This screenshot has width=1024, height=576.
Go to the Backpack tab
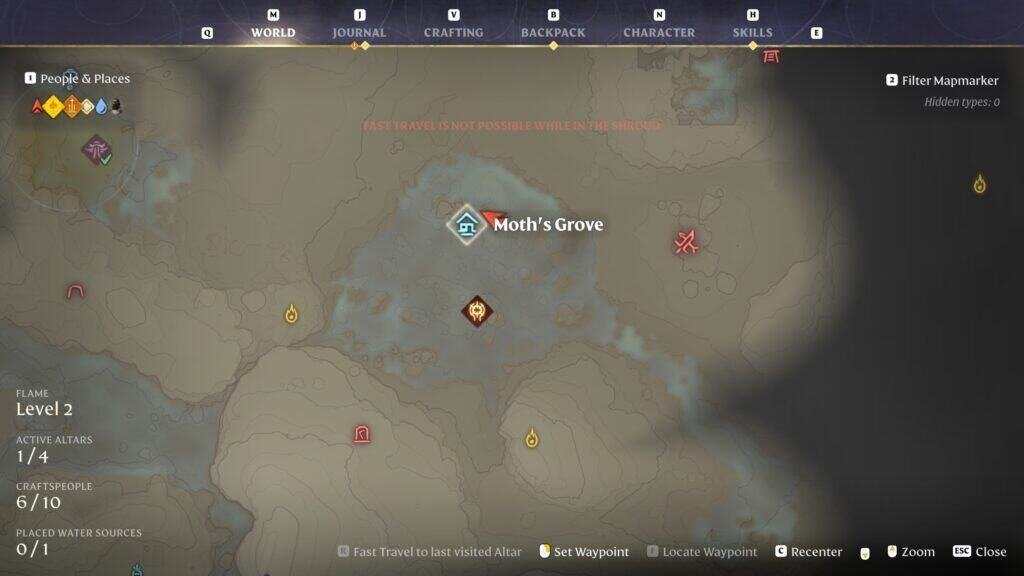click(x=553, y=32)
